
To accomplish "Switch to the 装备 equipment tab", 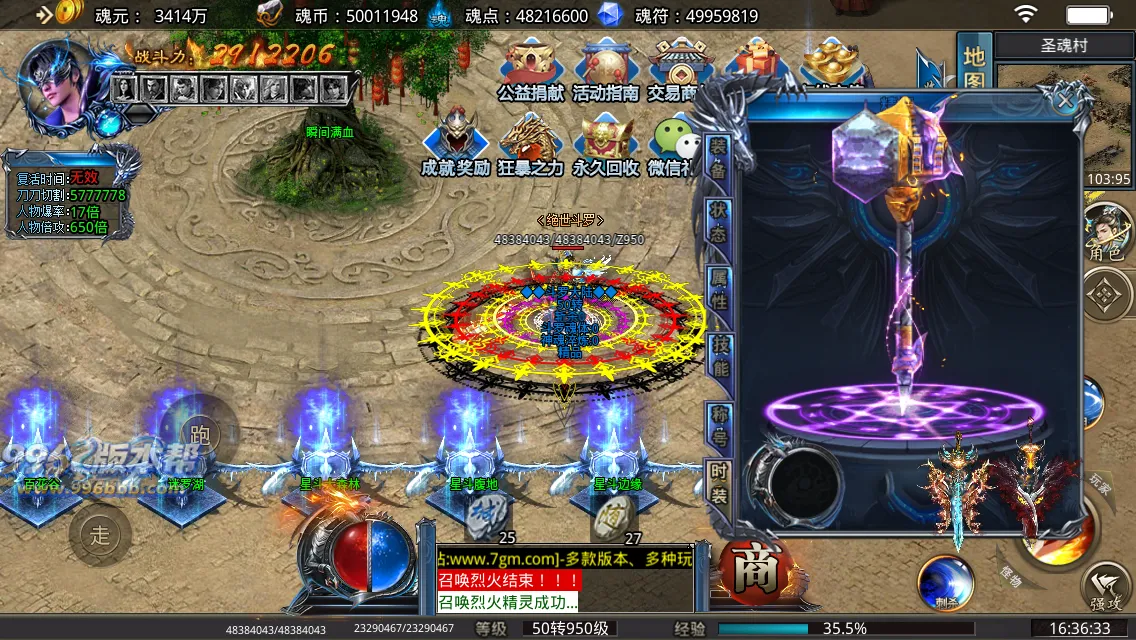I will coord(718,157).
